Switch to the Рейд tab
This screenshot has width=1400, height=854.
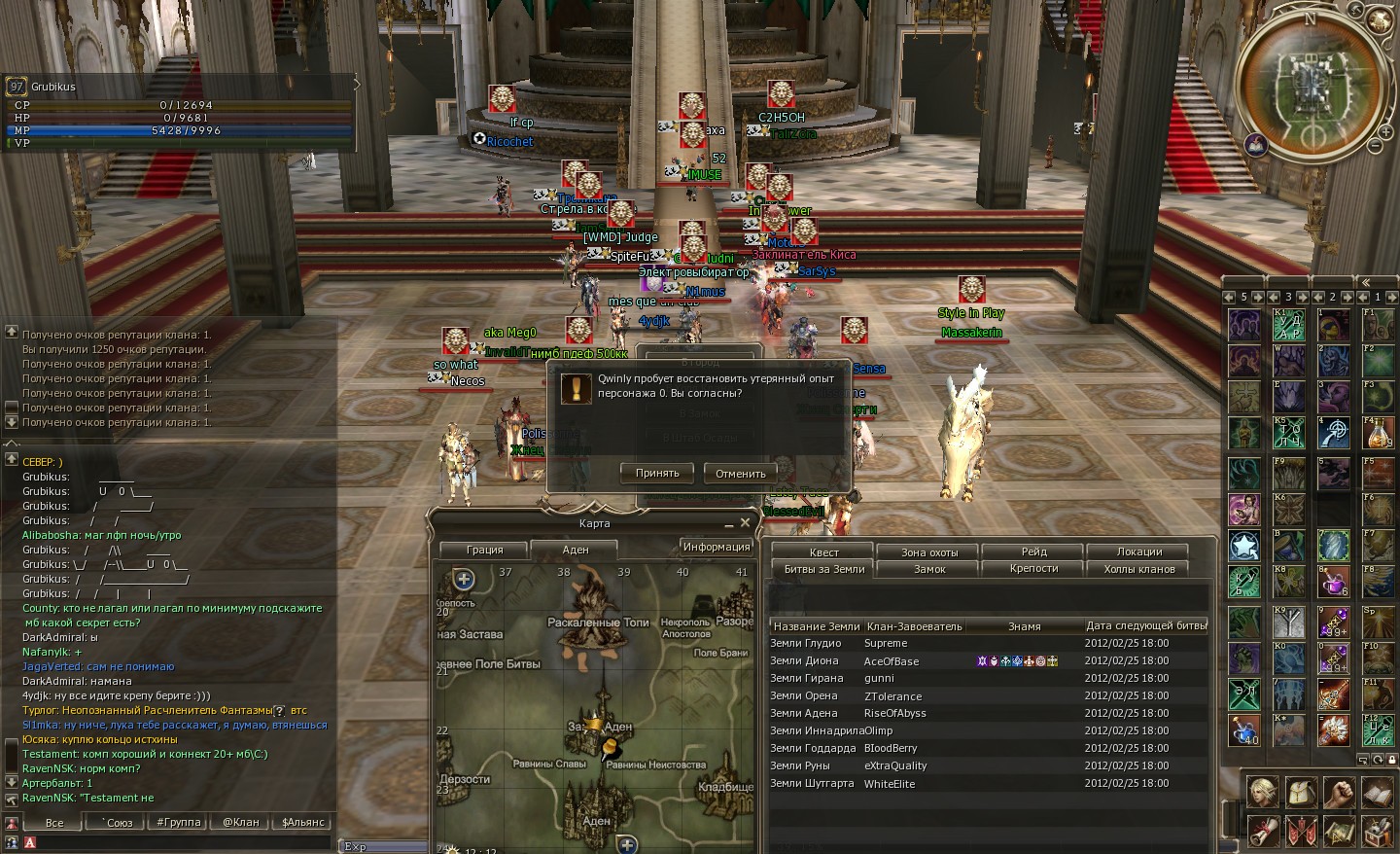(x=1034, y=552)
